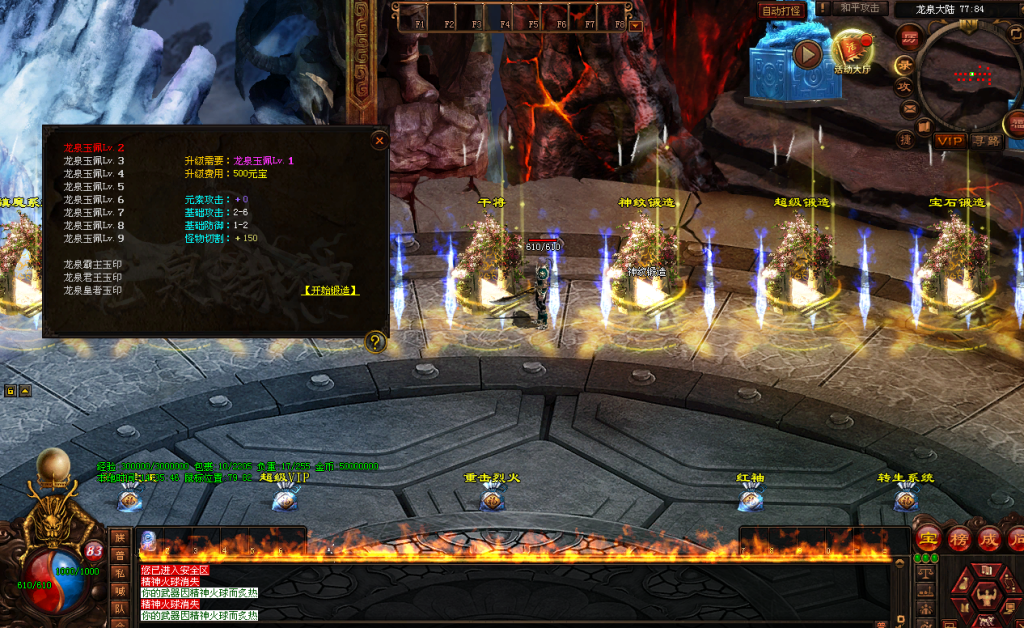Image resolution: width=1024 pixels, height=628 pixels.
Task: Click 【开始锻造】 to start forging
Action: point(330,290)
